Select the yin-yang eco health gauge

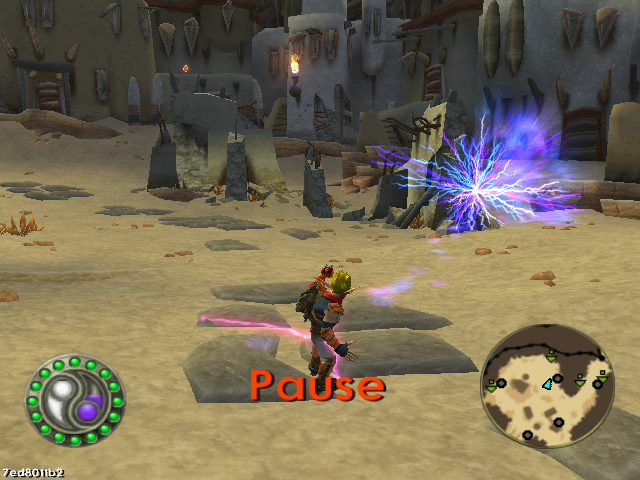[x=75, y=401]
